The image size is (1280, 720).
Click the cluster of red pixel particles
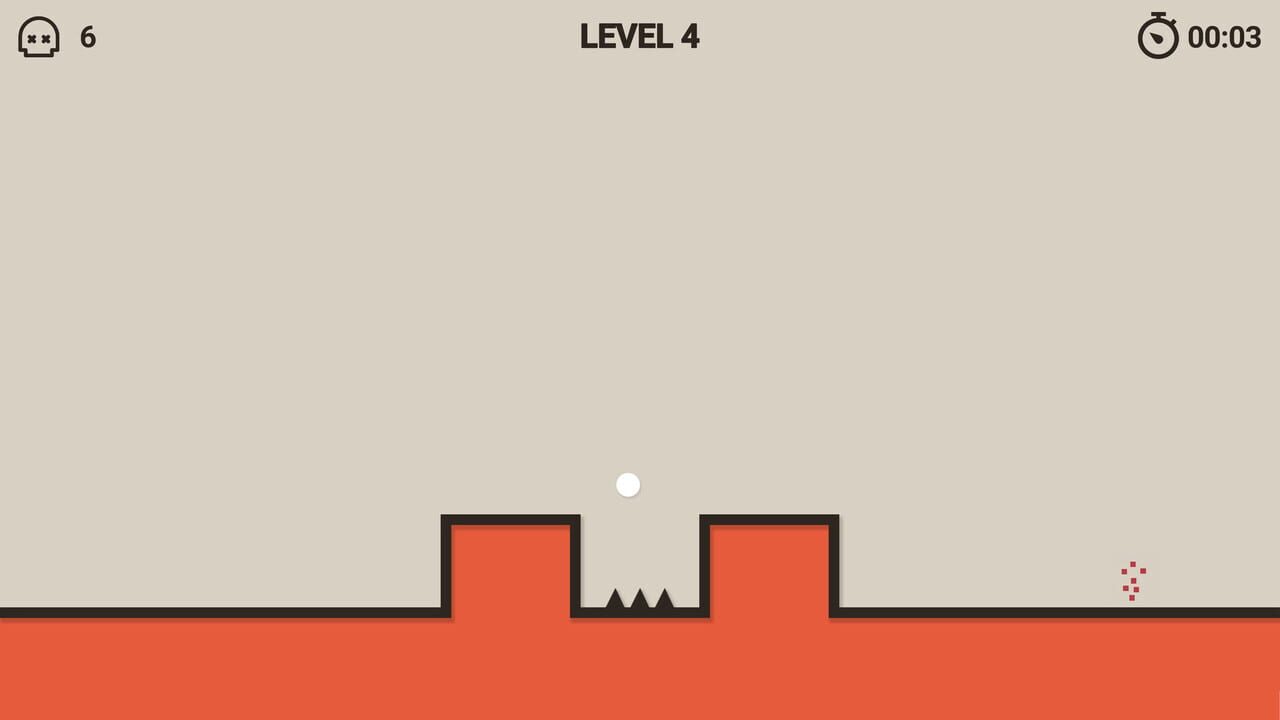(1133, 580)
